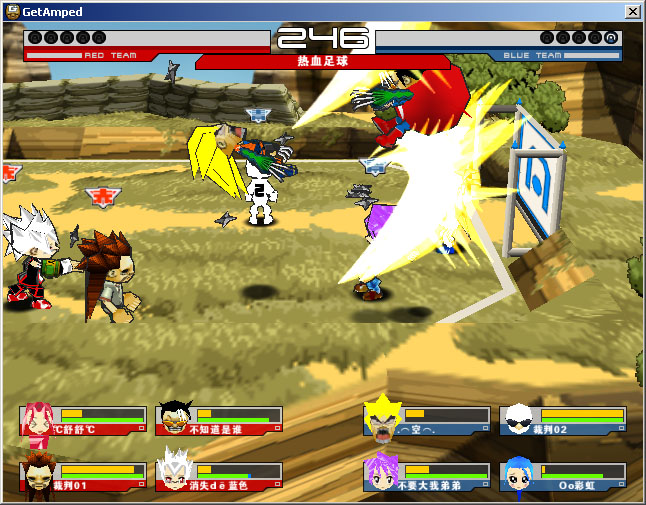Image resolution: width=646 pixels, height=505 pixels.
Task: Select the 裁判01 player panel
Action: [x=83, y=477]
